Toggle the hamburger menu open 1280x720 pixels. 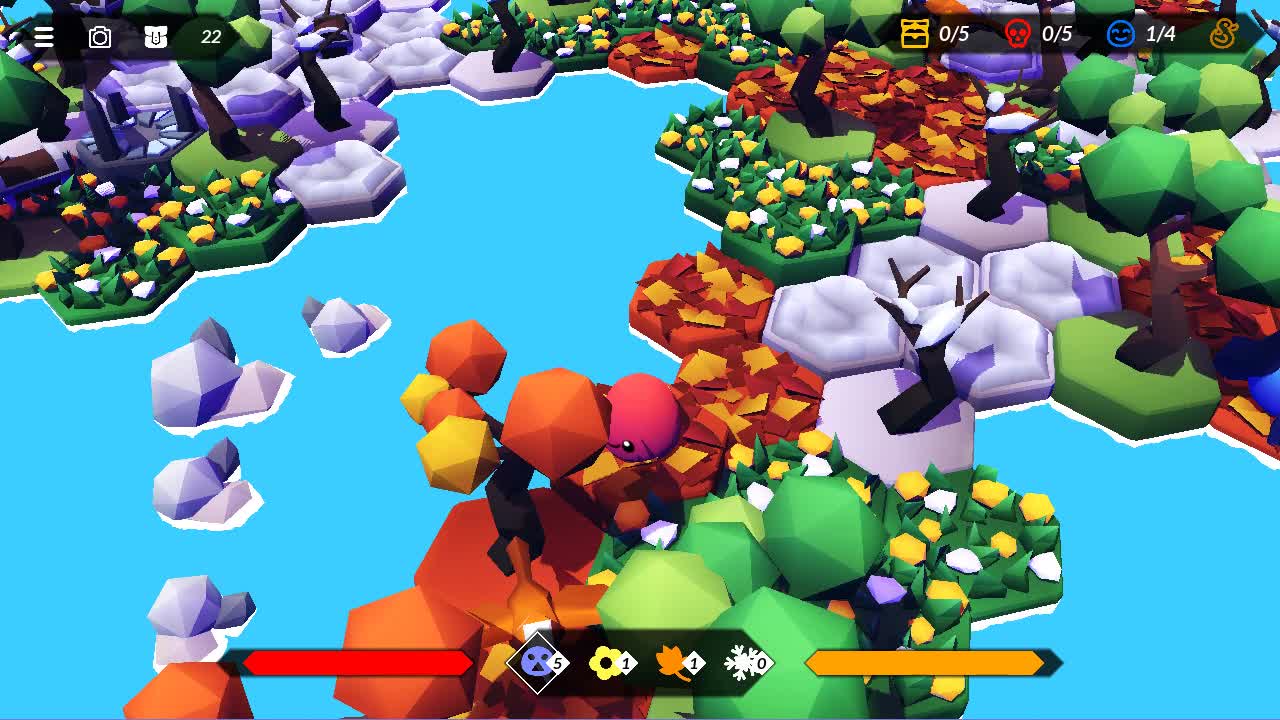tap(42, 37)
